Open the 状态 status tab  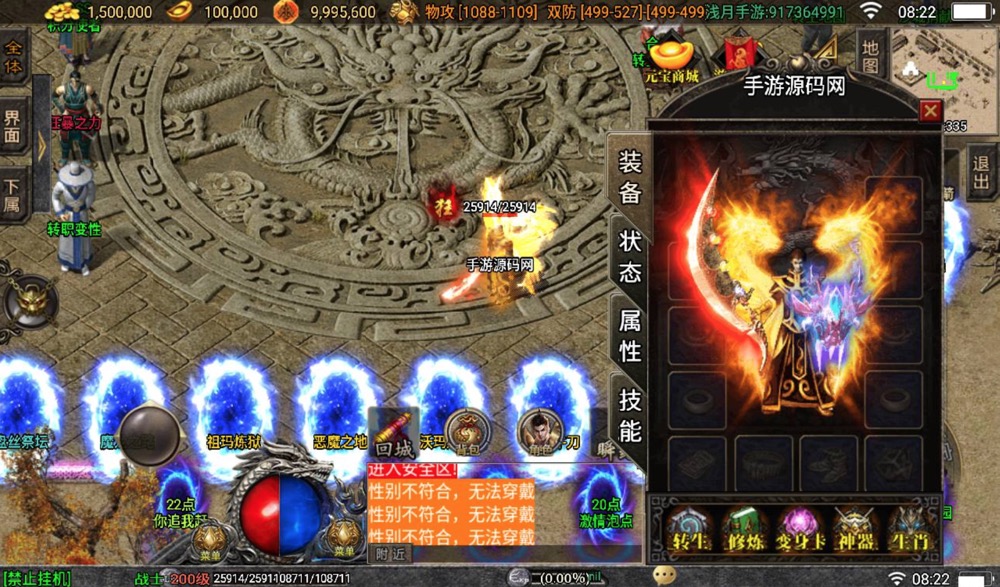(630, 256)
